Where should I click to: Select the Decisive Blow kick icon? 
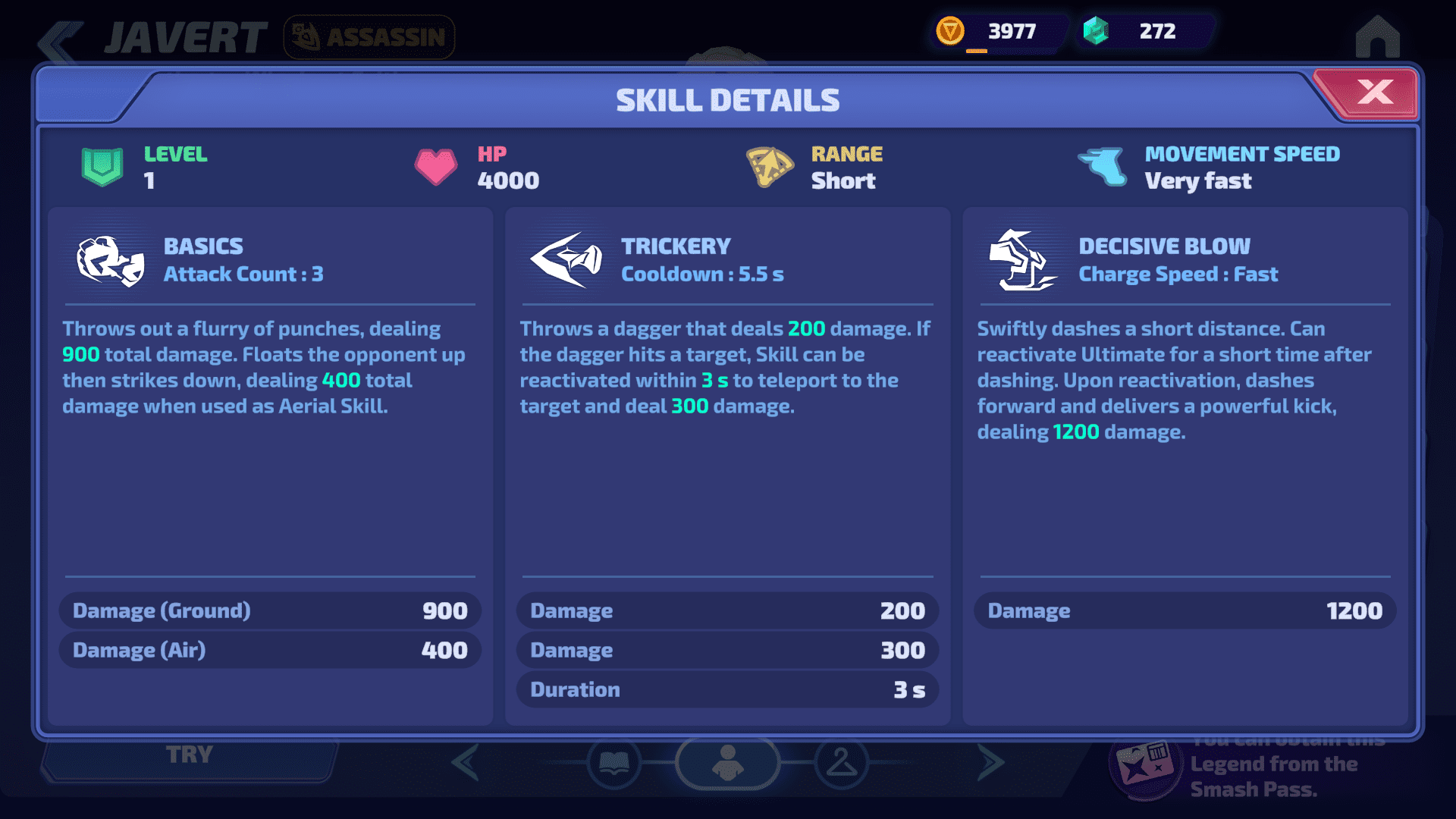tap(1023, 260)
